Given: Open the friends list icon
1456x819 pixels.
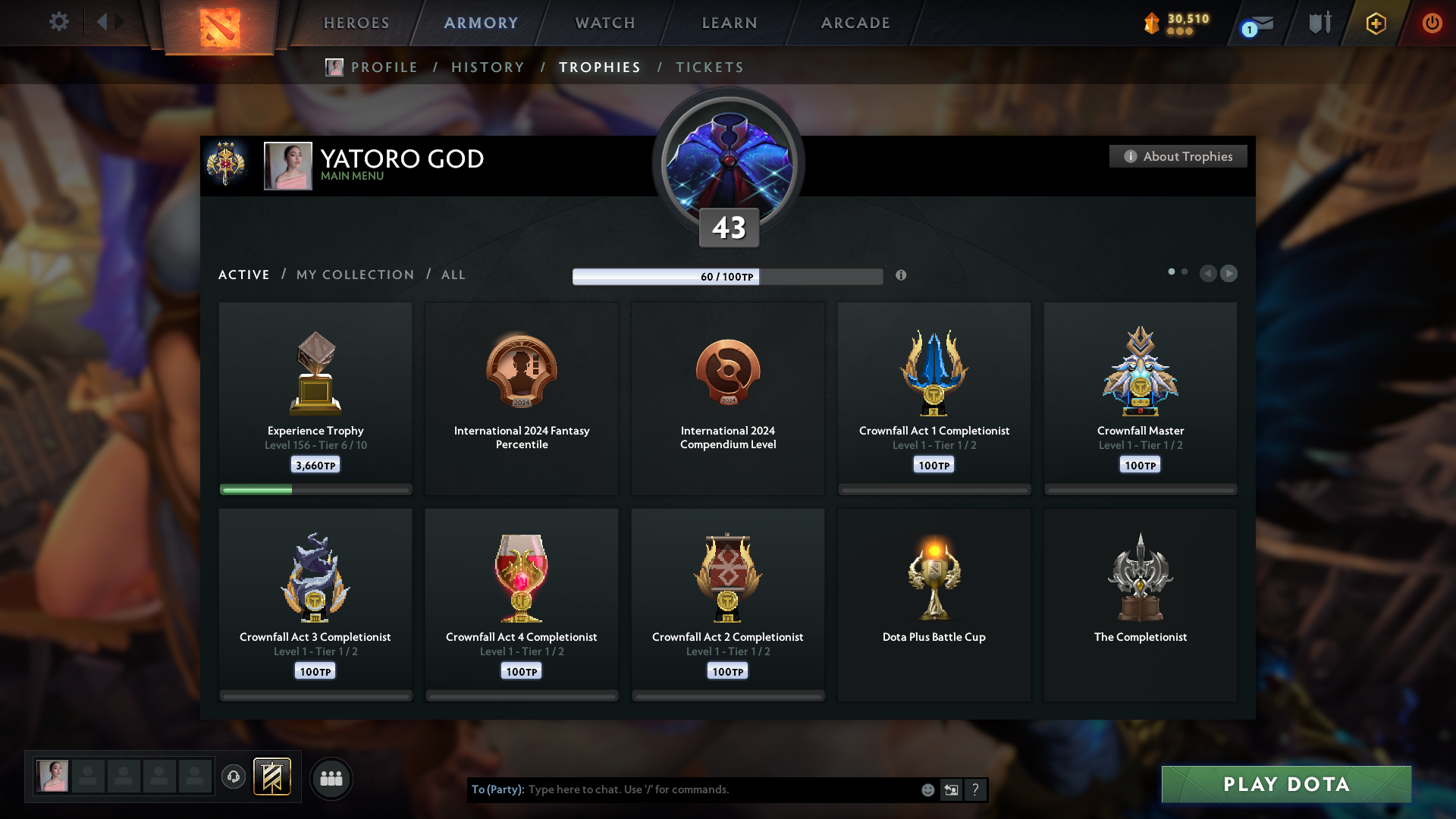Looking at the screenshot, I should [331, 777].
